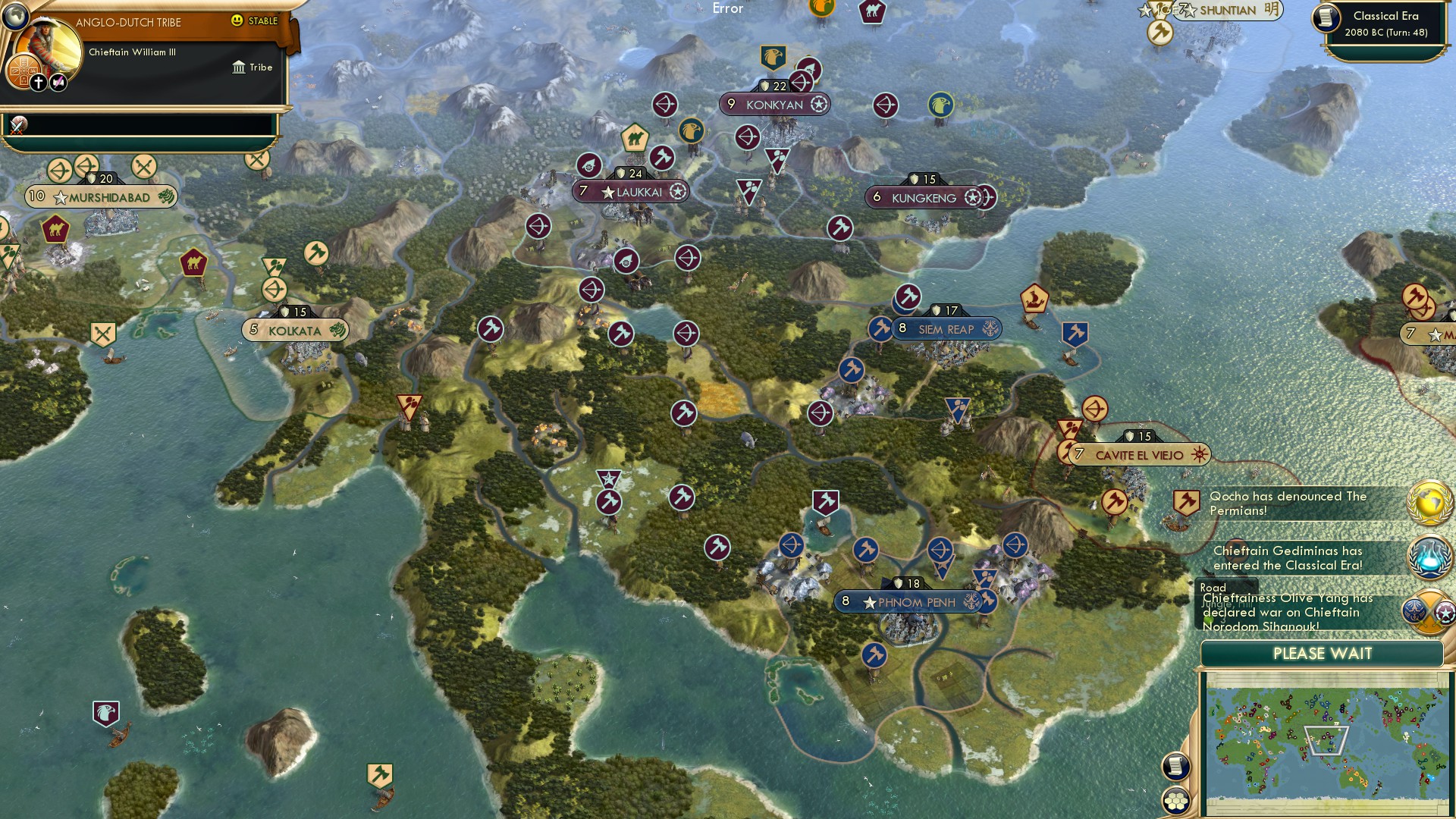The image size is (1456, 819).
Task: Select the culture quill icon beside the religion cross
Action: point(58,81)
